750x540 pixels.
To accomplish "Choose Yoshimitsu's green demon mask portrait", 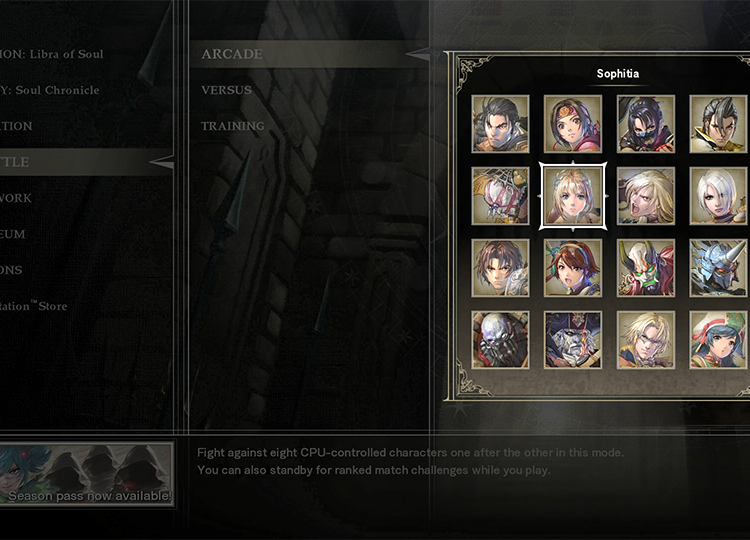I will (646, 268).
